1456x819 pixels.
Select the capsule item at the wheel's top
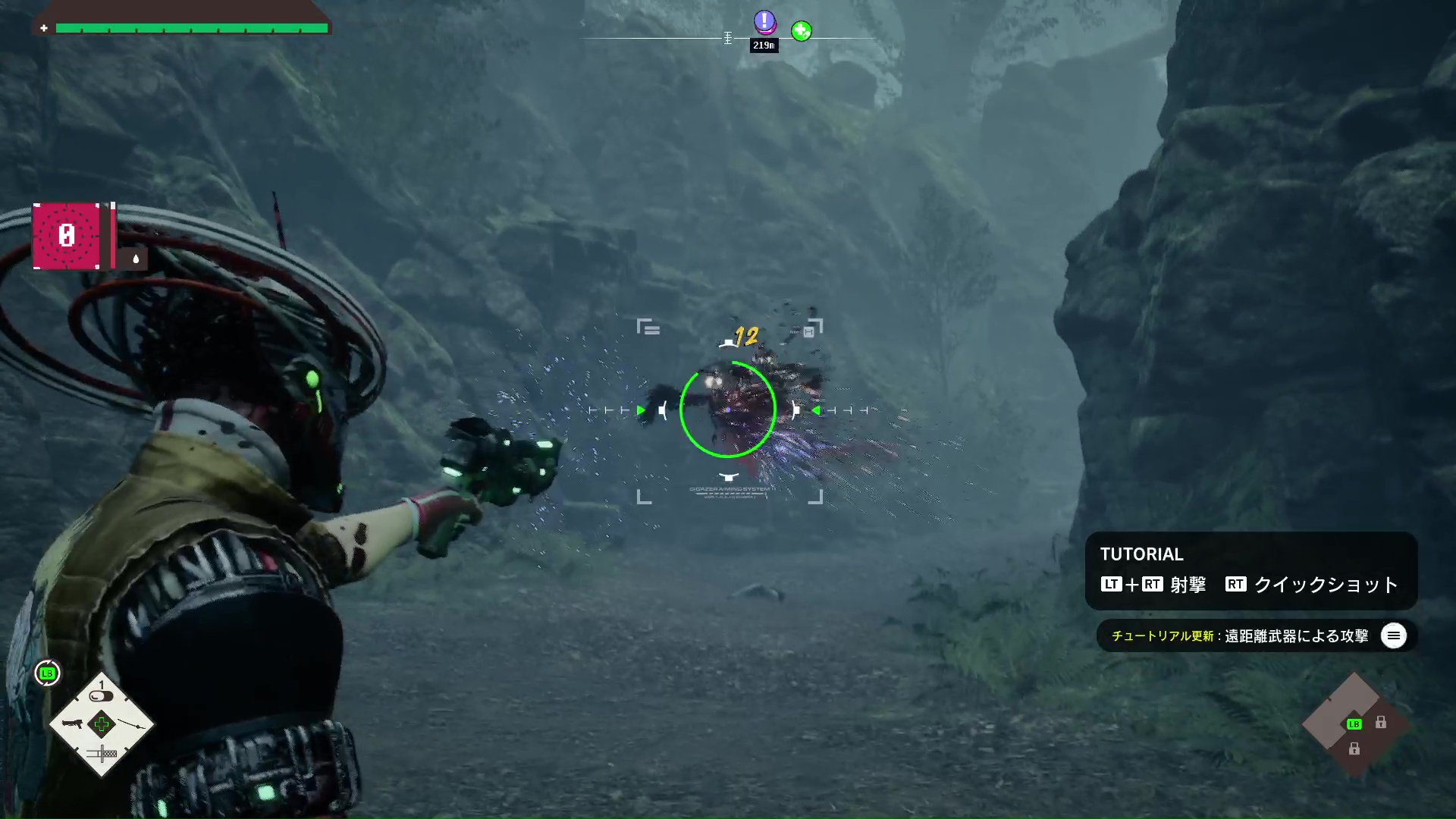tap(101, 695)
